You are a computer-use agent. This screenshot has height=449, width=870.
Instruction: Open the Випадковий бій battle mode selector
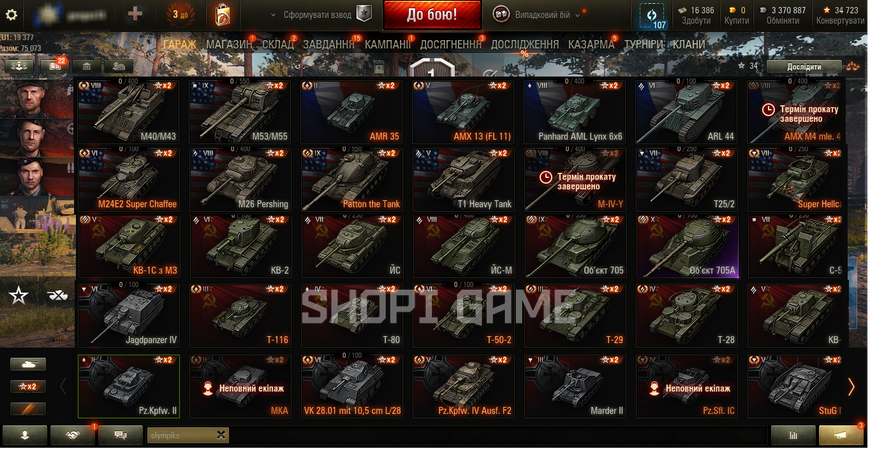(x=540, y=15)
